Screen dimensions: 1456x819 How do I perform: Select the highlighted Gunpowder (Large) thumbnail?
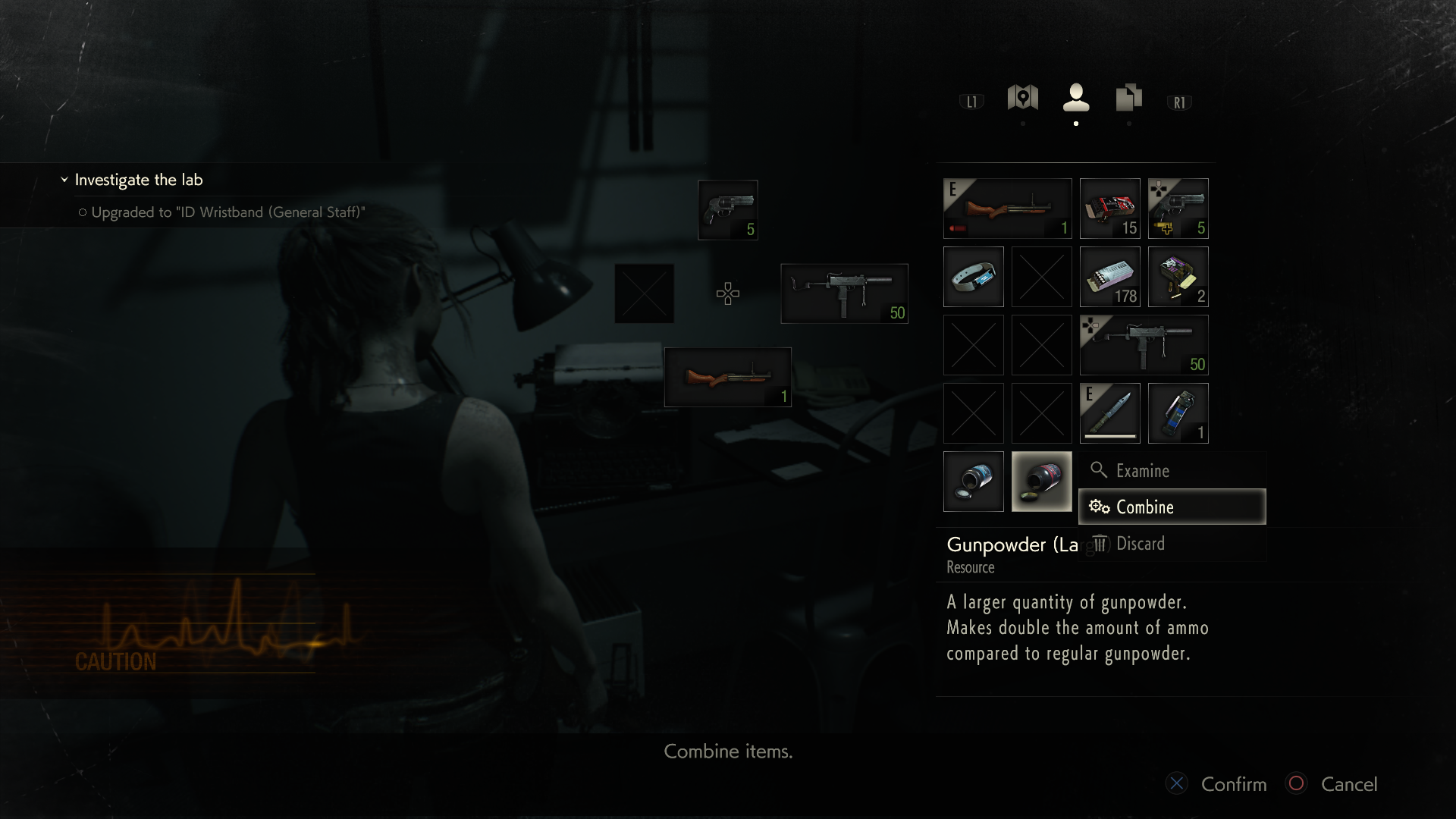click(1041, 482)
